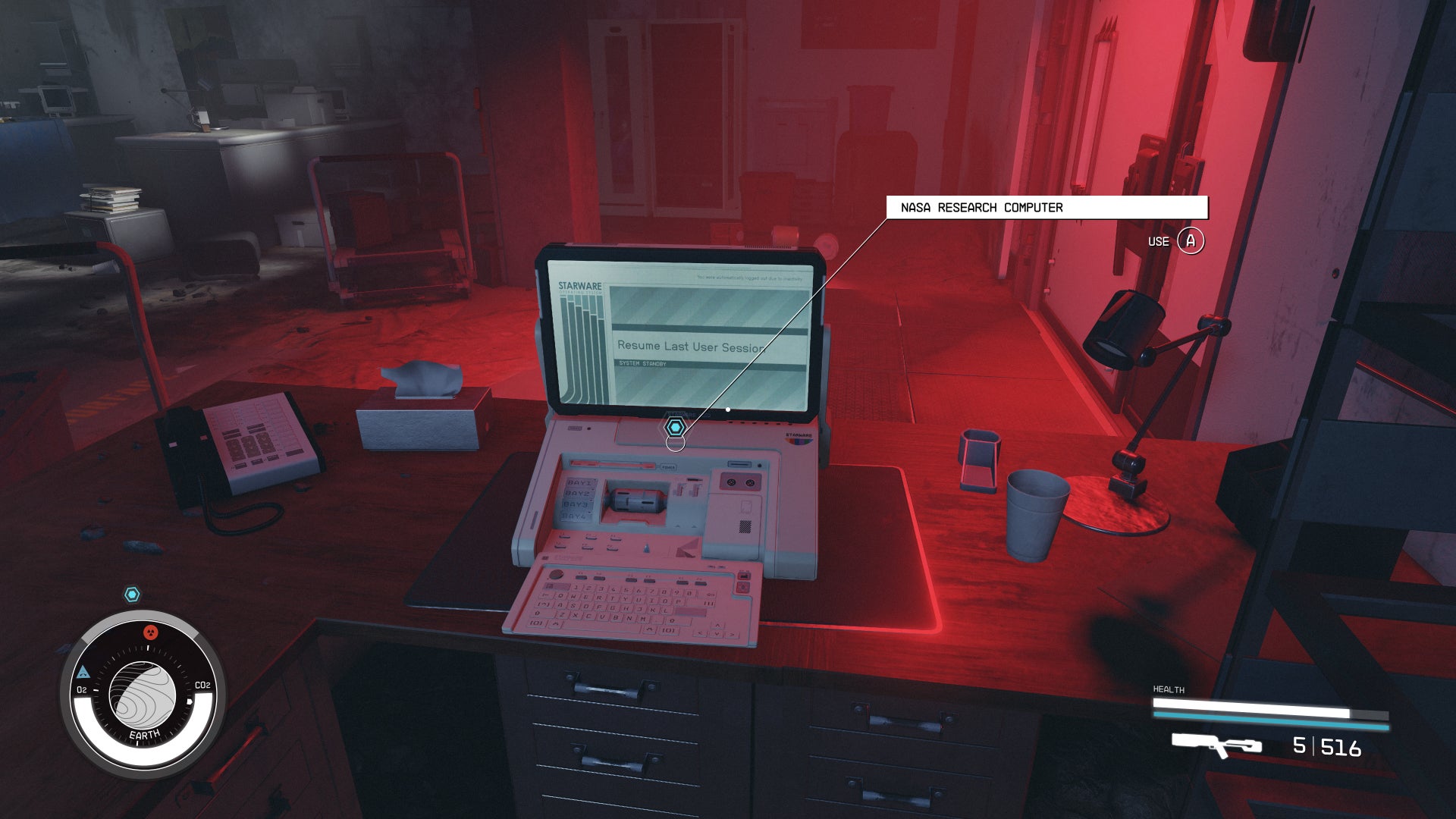Click the rainbow STARWARE badge on the chassis

click(798, 440)
